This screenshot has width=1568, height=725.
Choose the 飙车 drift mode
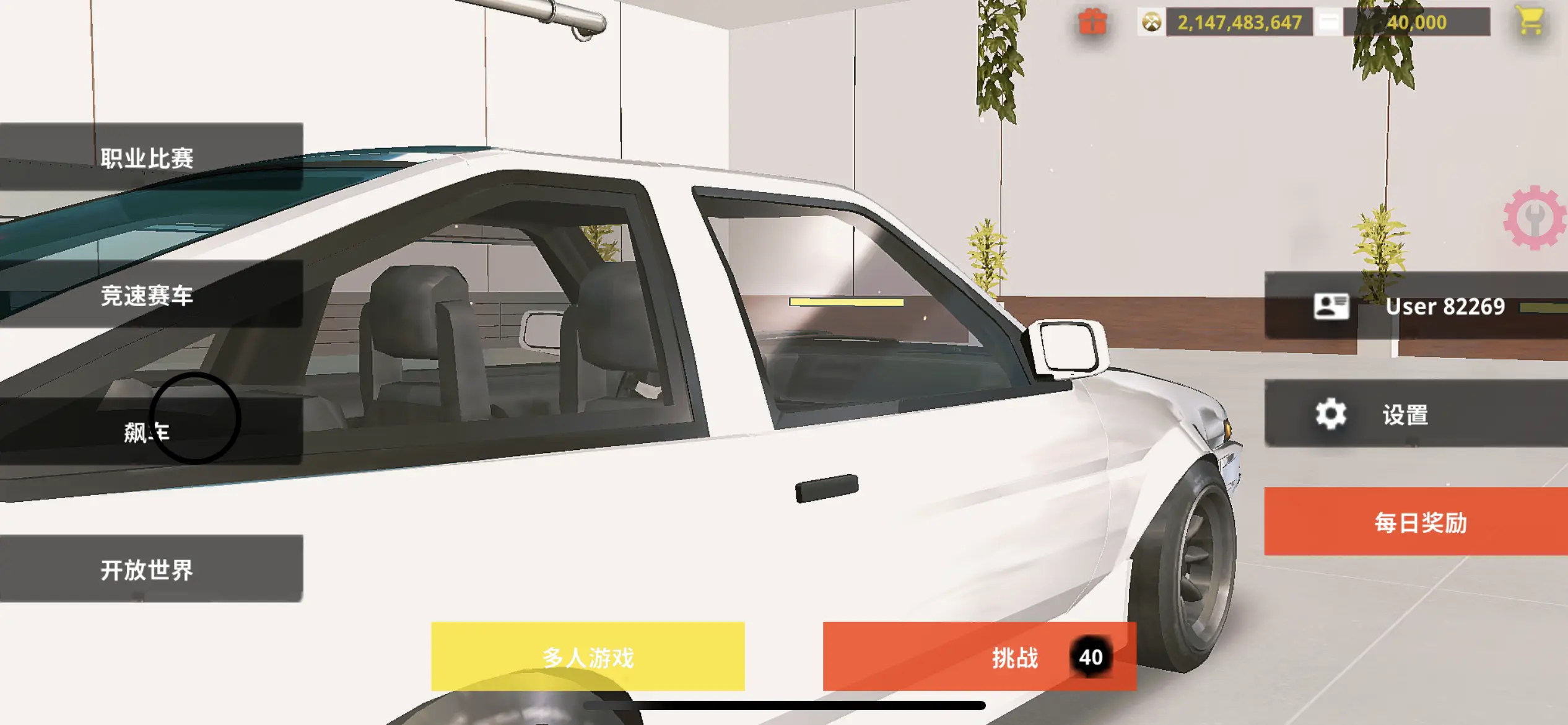point(147,431)
